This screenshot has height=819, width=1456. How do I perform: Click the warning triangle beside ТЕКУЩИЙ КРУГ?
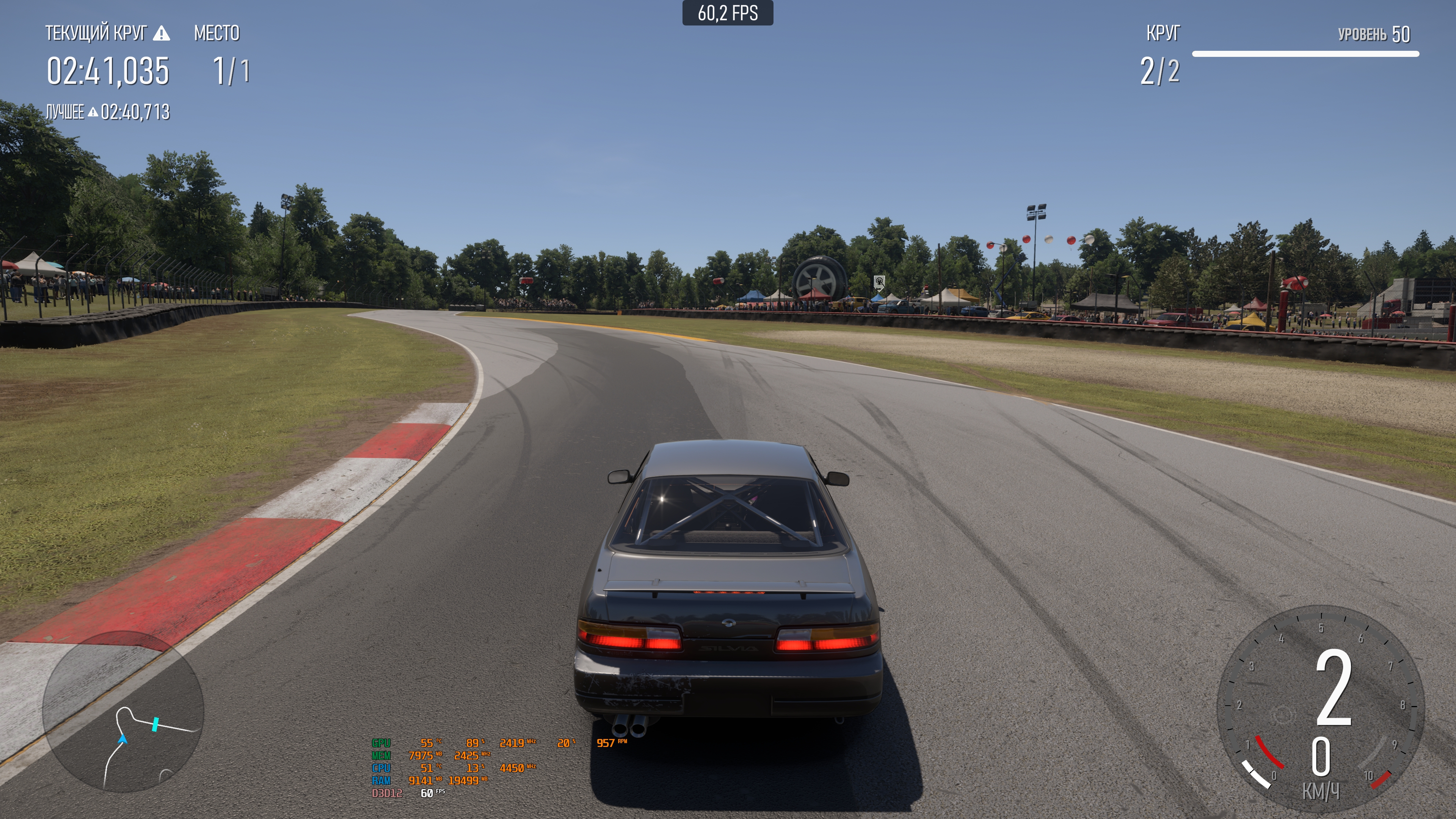click(x=162, y=34)
